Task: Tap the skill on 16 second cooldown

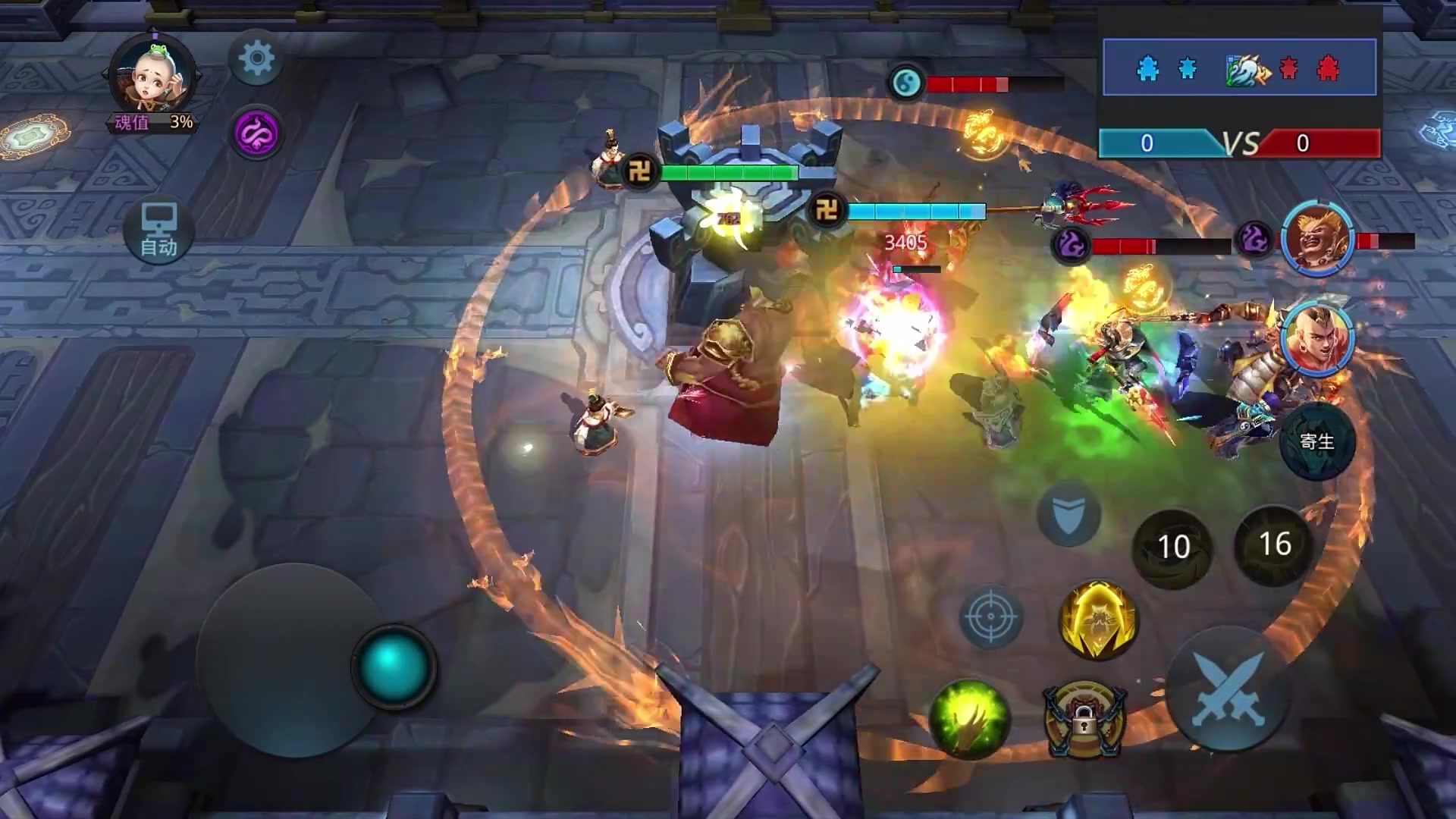Action: point(1274,544)
